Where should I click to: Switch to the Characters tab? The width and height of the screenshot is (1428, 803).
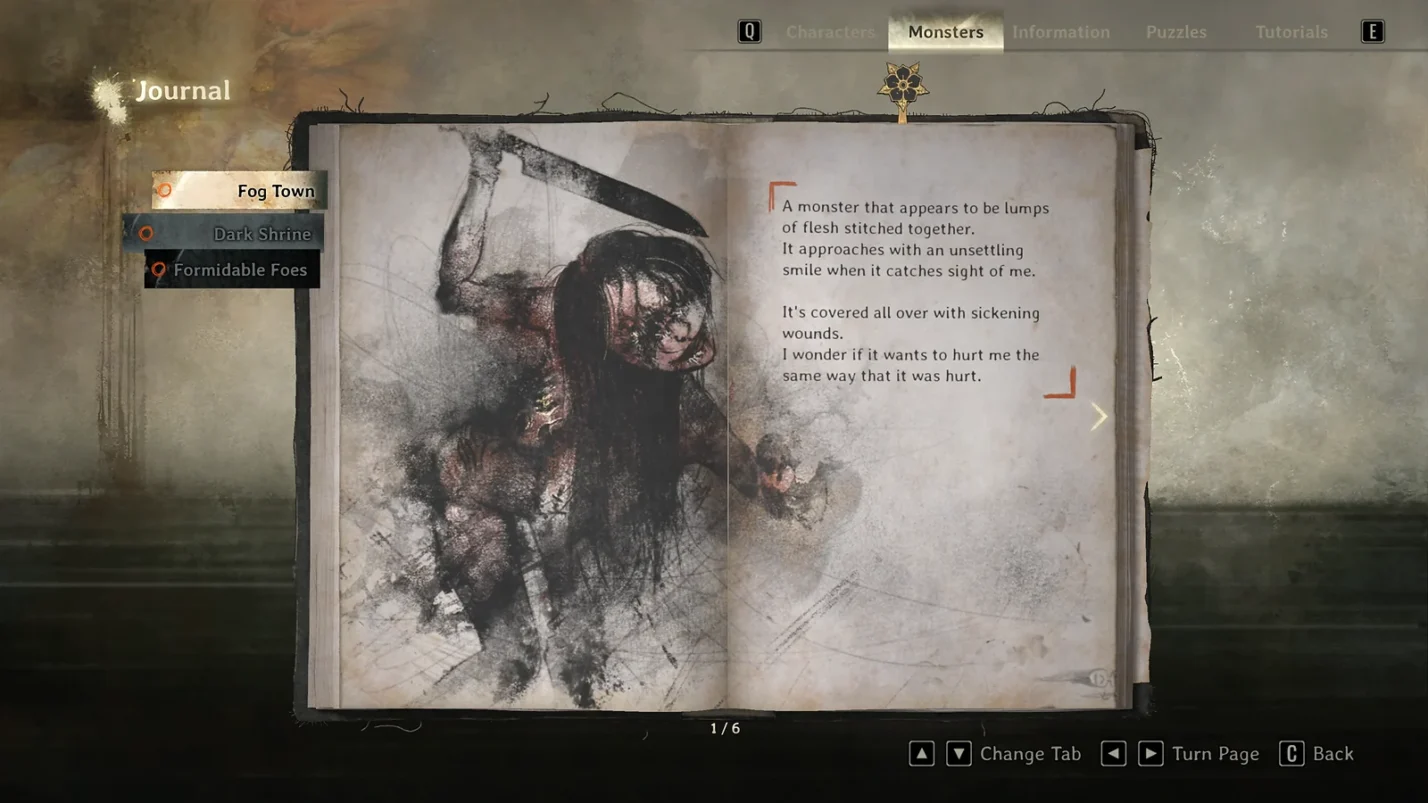829,32
